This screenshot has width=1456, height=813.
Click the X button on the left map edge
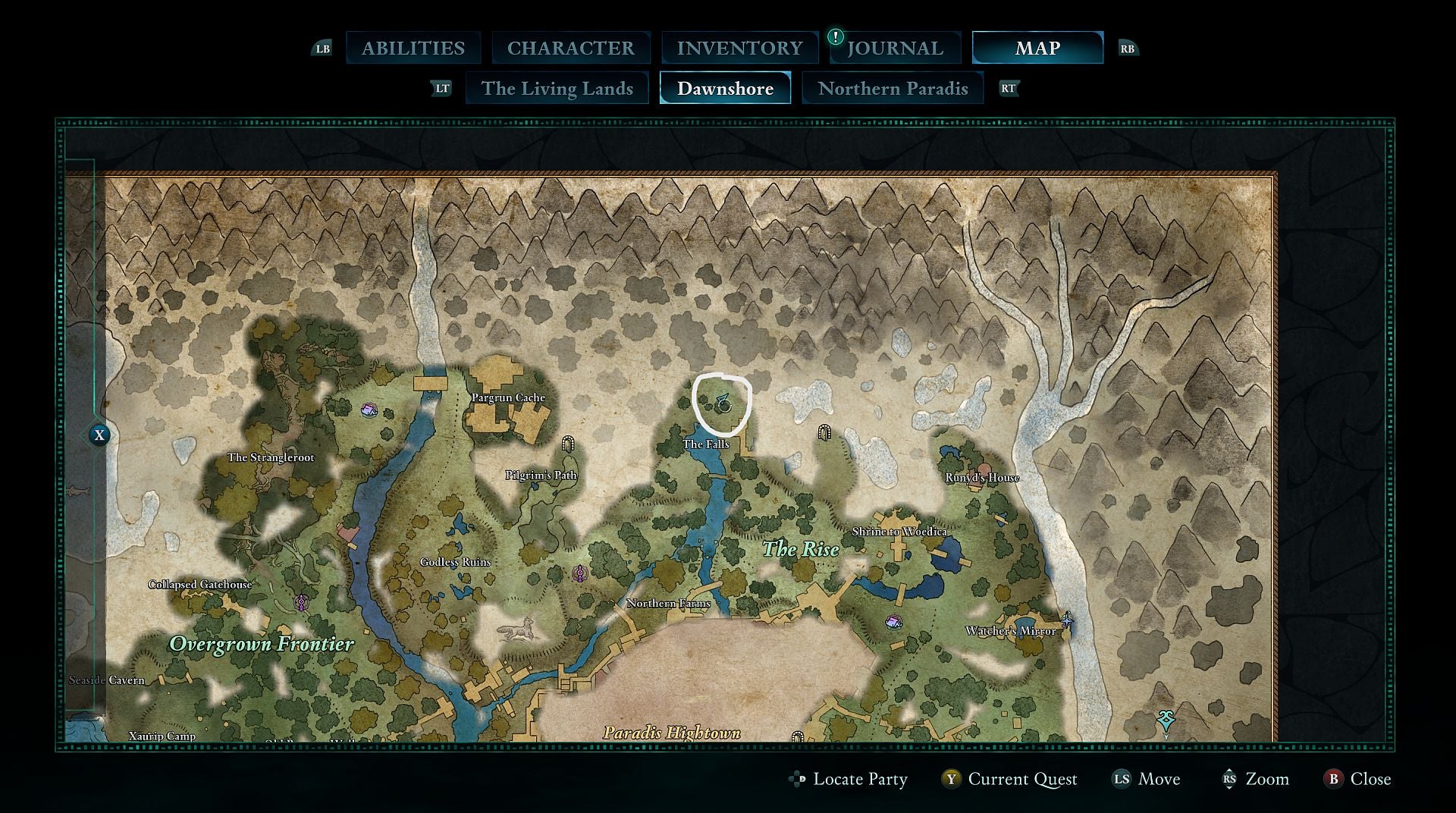[x=99, y=435]
